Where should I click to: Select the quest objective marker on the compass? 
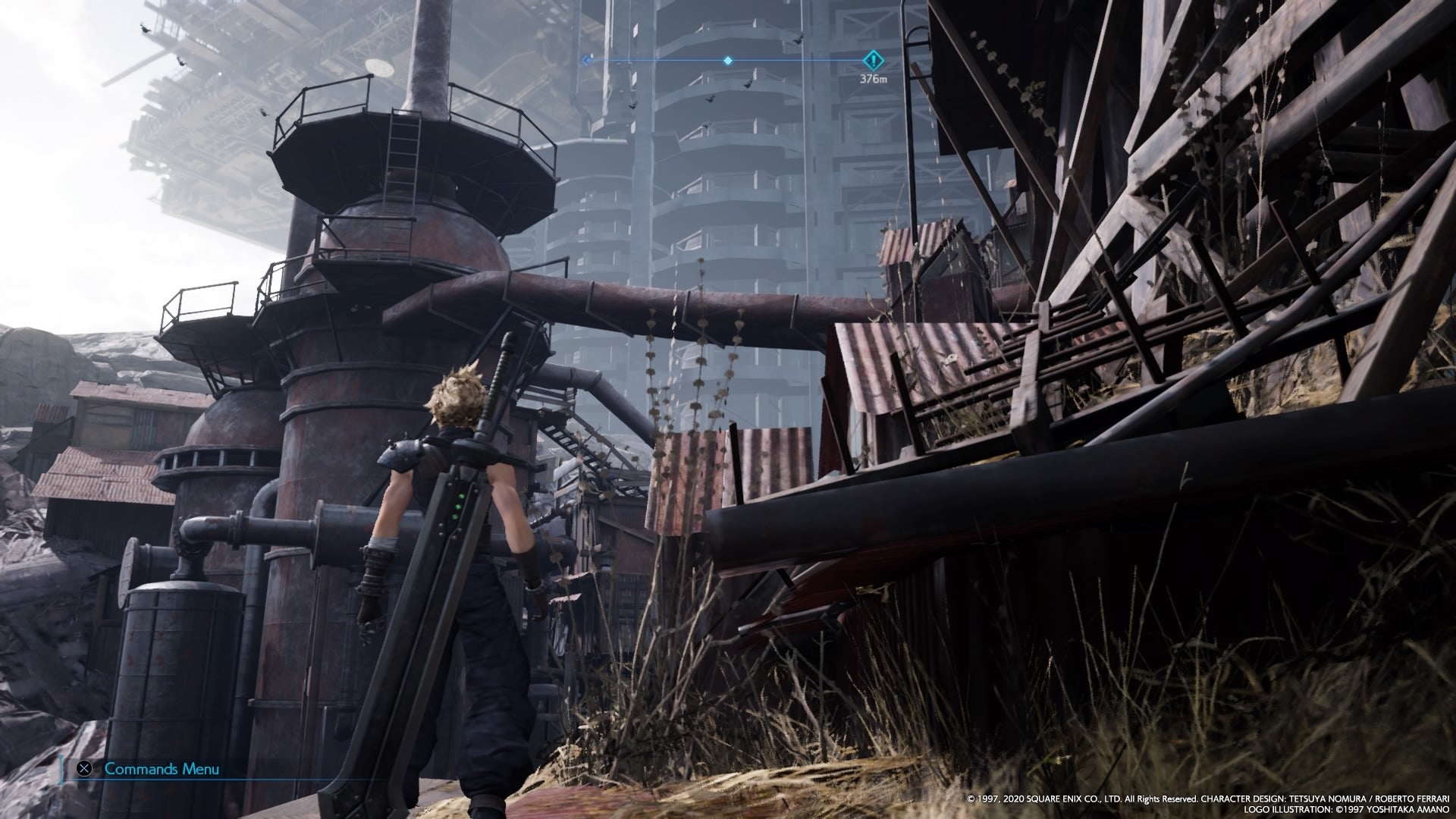pos(874,60)
